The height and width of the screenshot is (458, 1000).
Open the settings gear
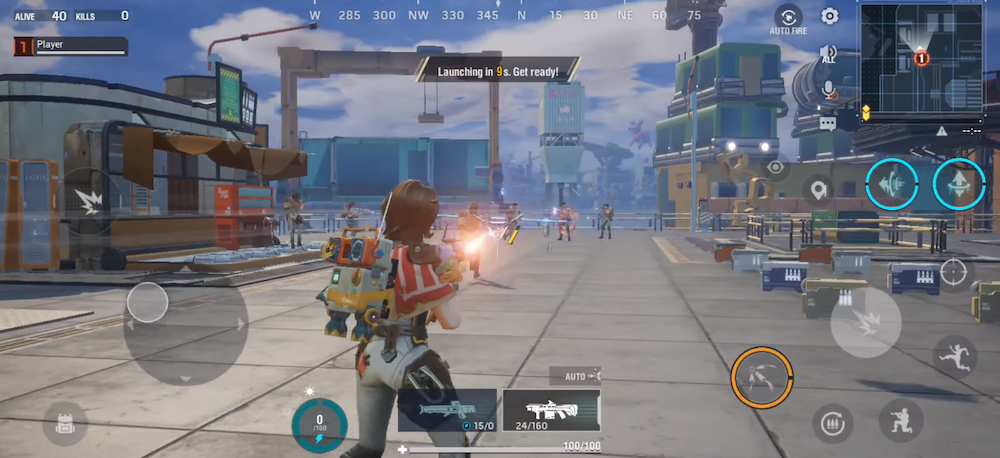pyautogui.click(x=829, y=16)
